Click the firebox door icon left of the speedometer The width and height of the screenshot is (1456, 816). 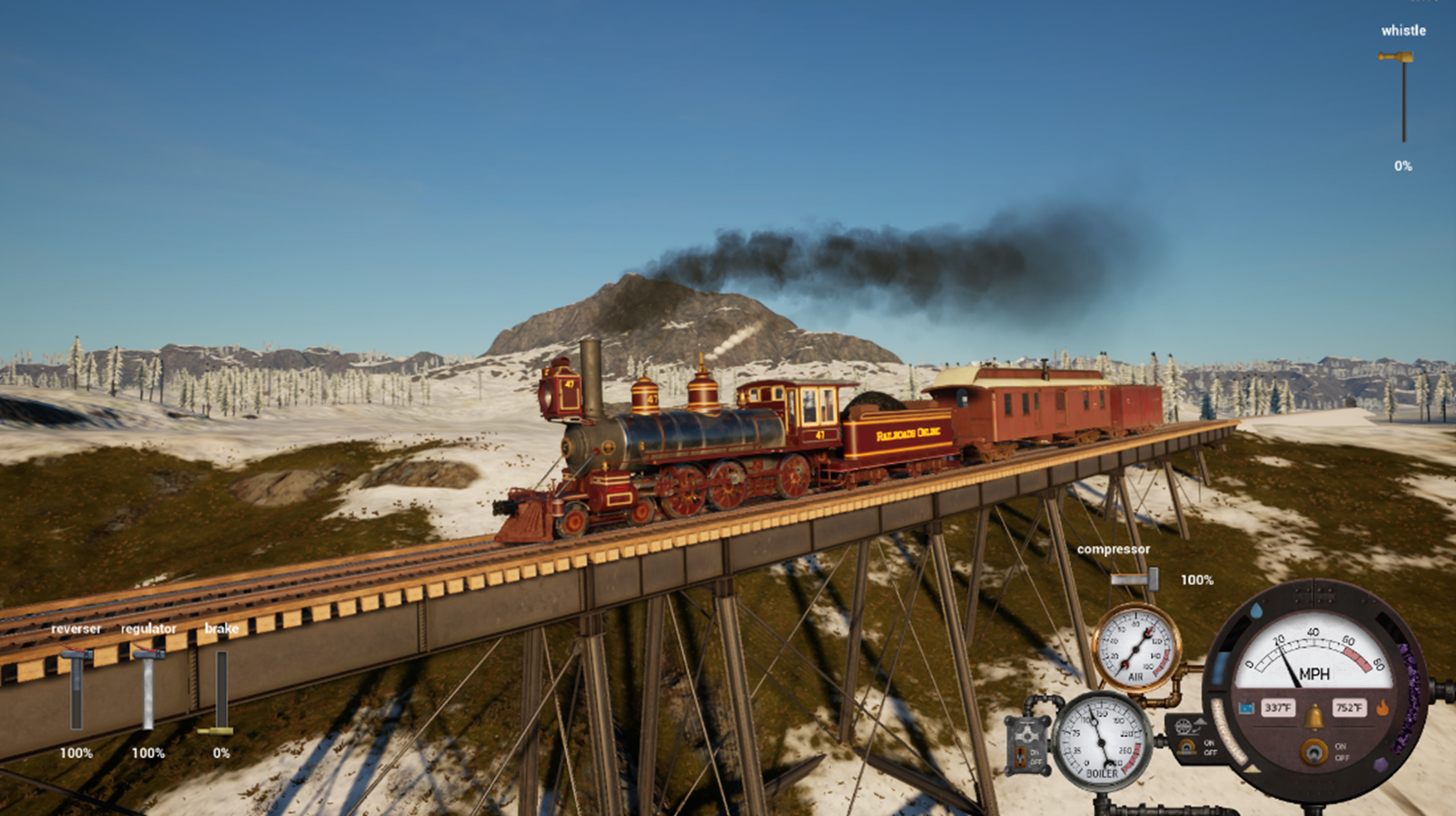point(1185,749)
